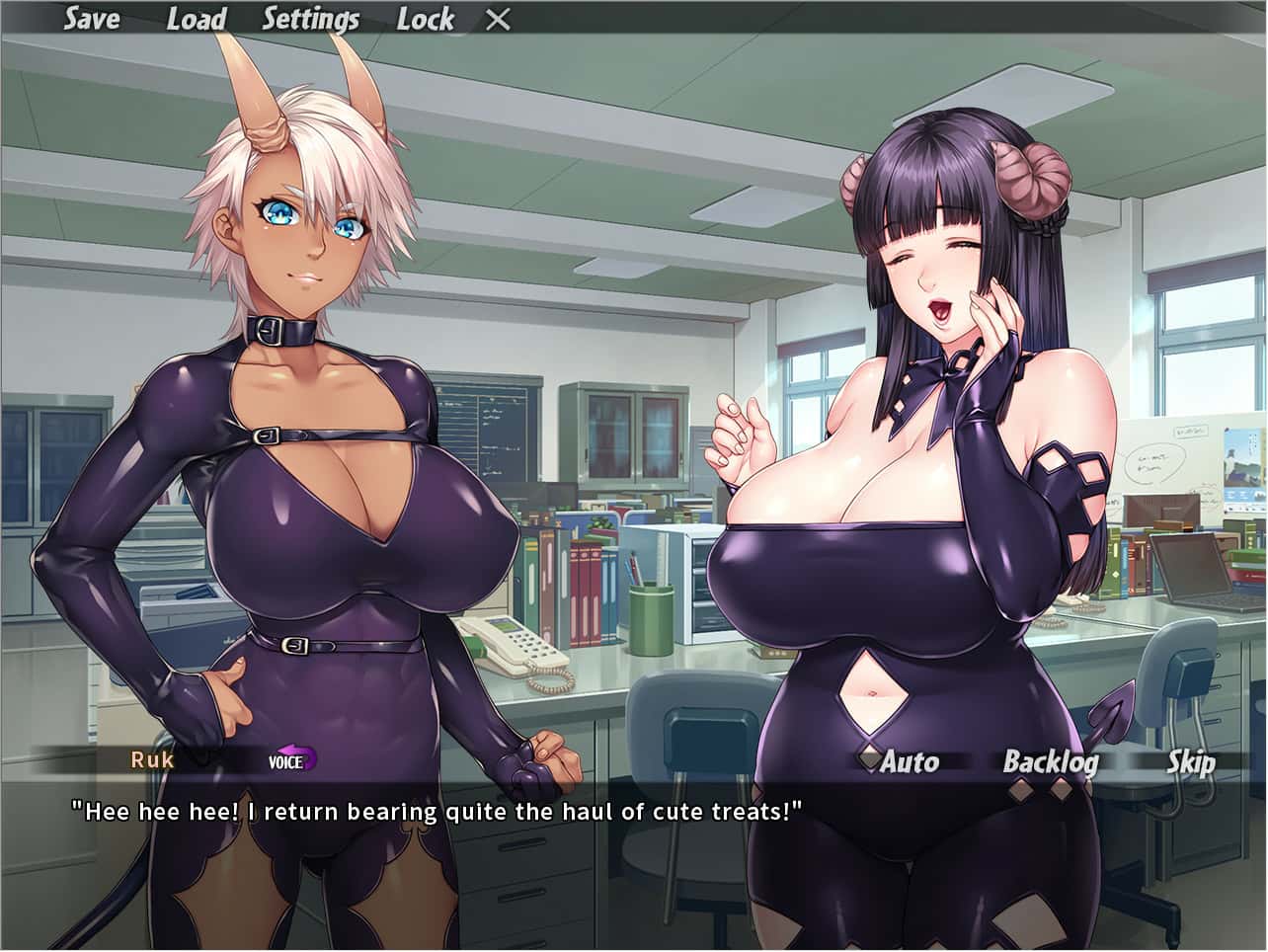Open the Save menu
The image size is (1268, 952).
pyautogui.click(x=91, y=19)
